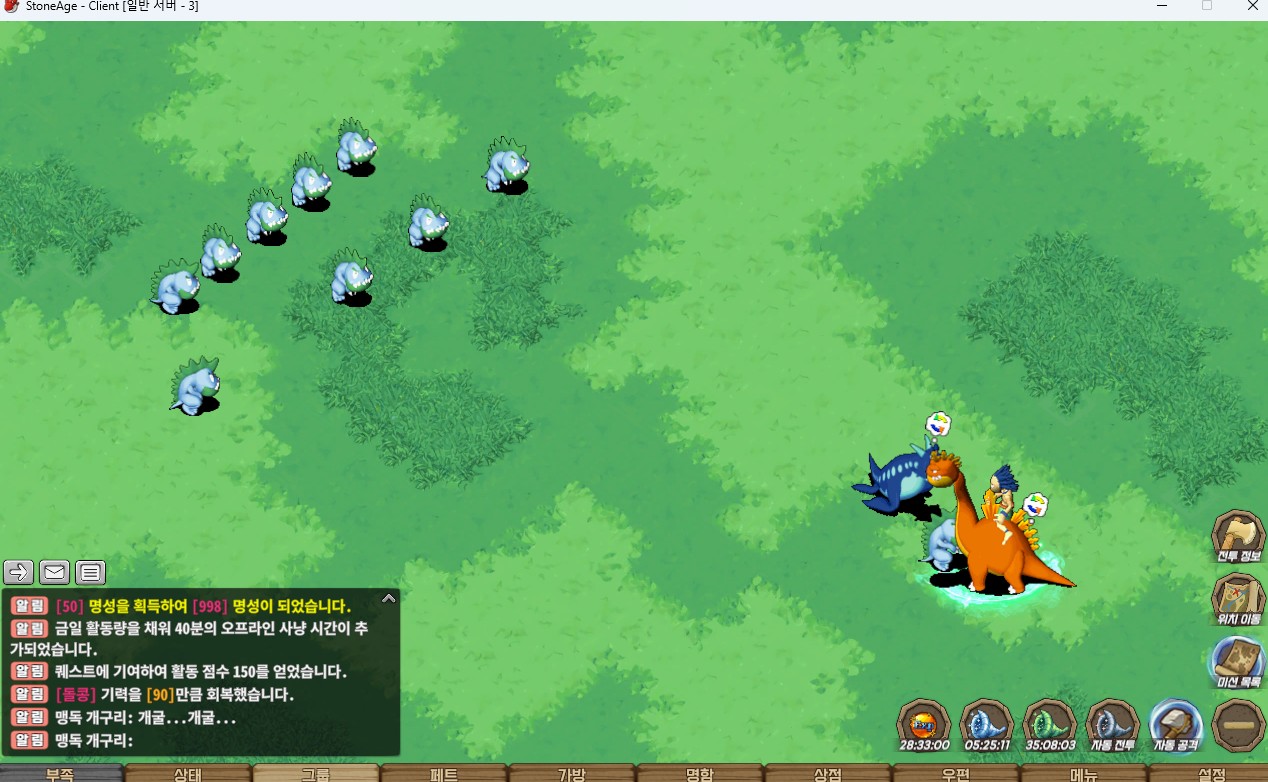
Task: Click the 위치 이동 map icon
Action: (1238, 600)
